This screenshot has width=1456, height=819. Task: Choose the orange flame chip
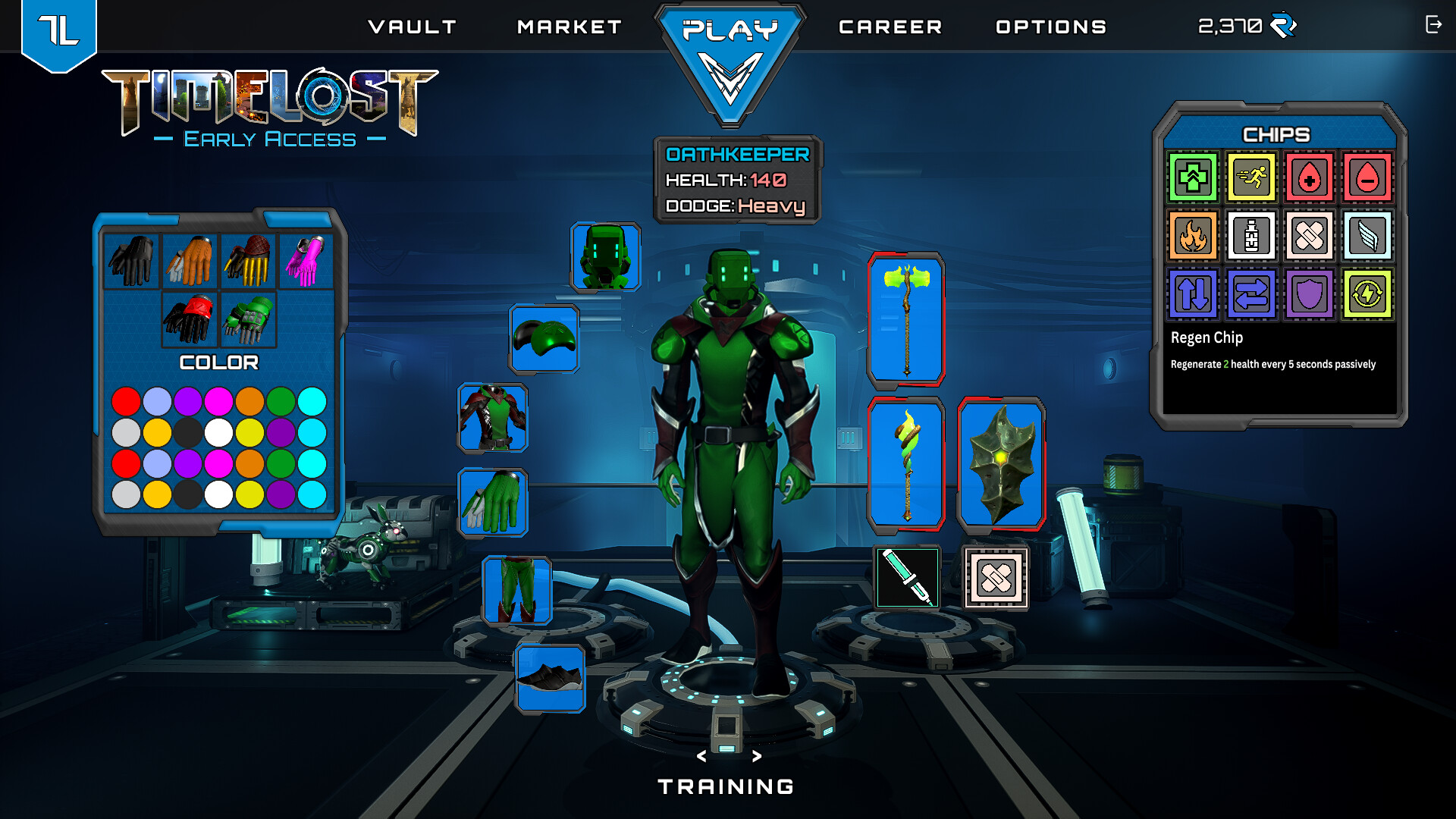1193,236
